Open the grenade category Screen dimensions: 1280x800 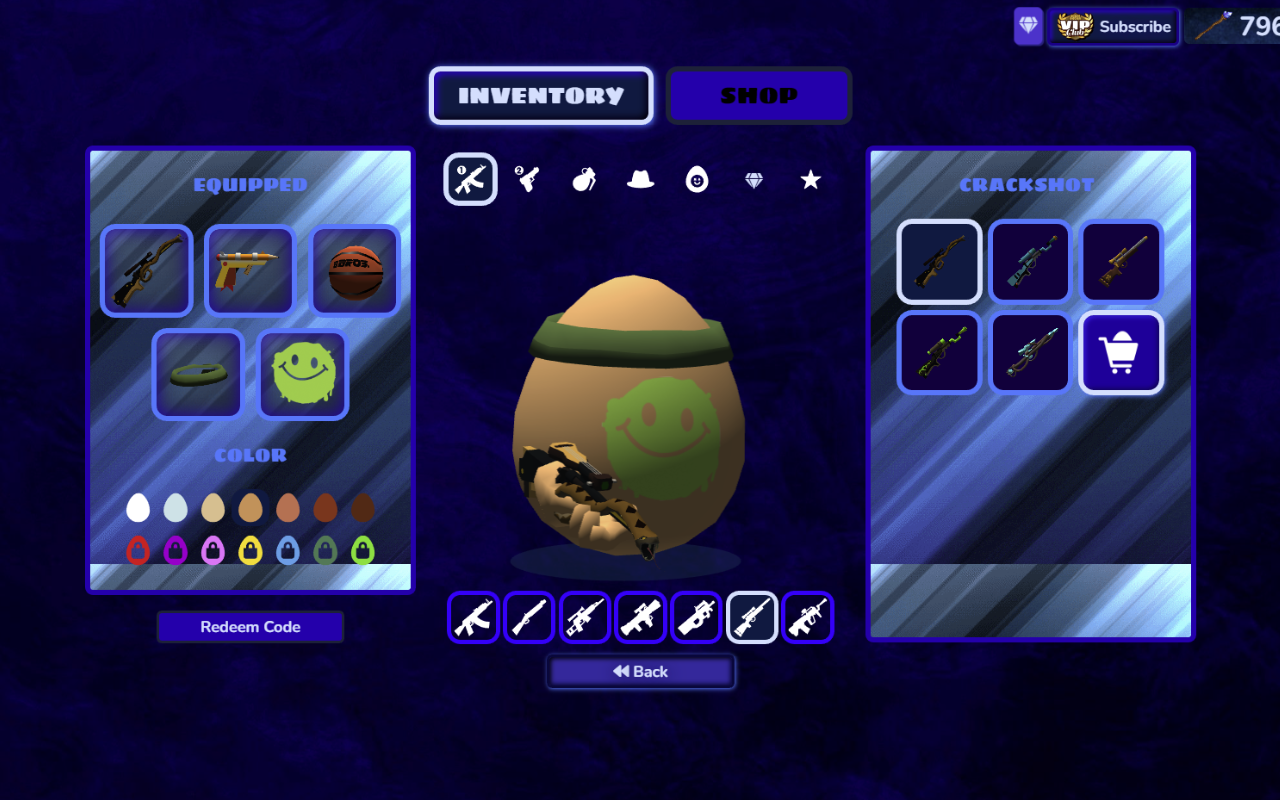click(583, 179)
